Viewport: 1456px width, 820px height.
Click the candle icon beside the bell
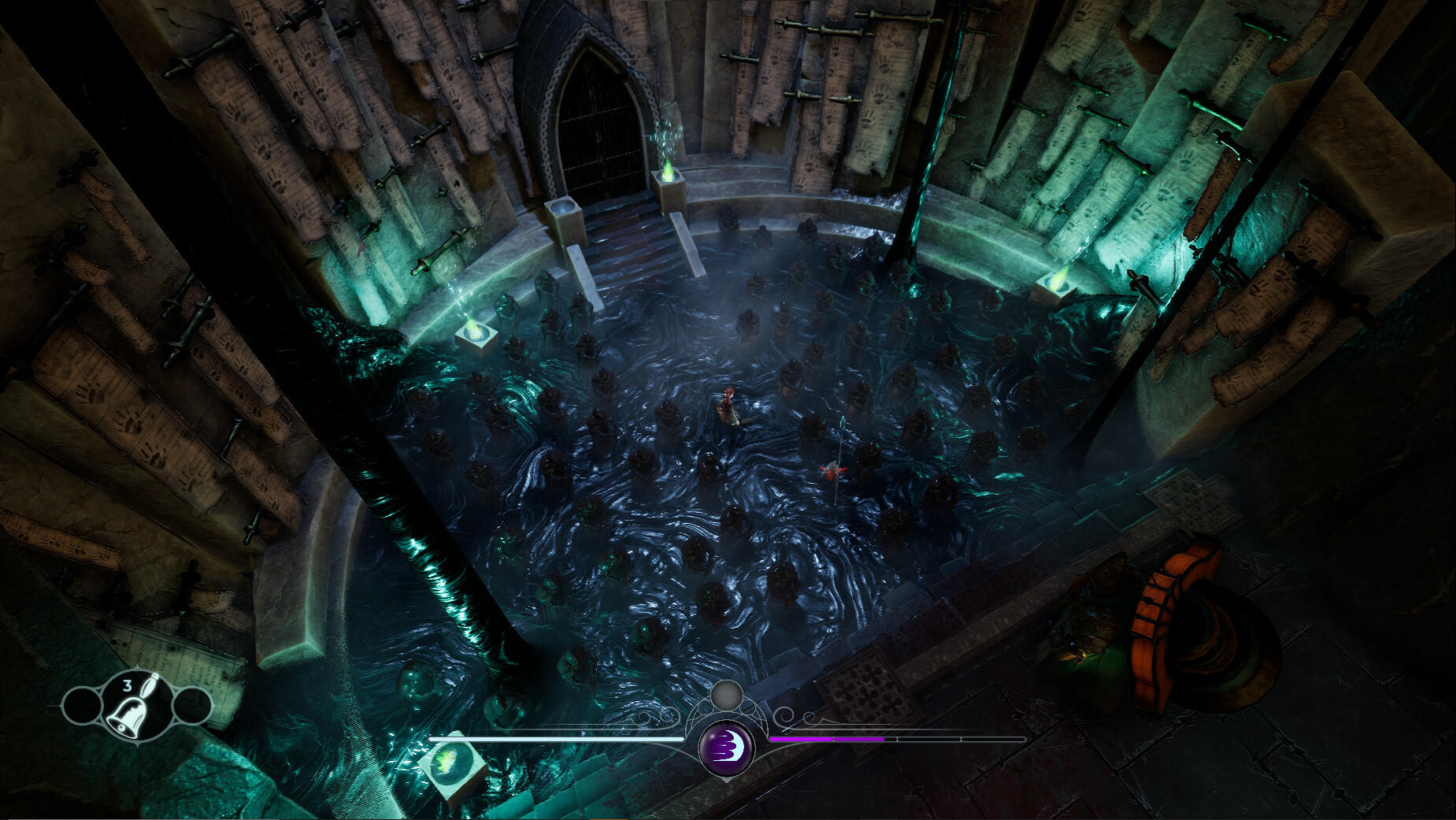[150, 686]
